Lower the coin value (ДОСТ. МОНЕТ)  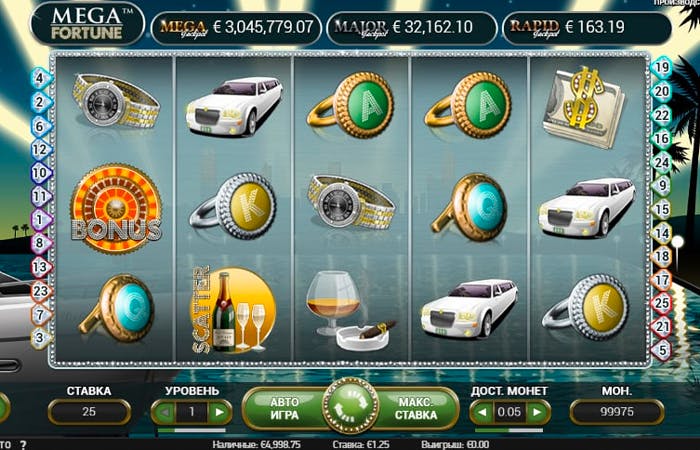click(x=481, y=412)
